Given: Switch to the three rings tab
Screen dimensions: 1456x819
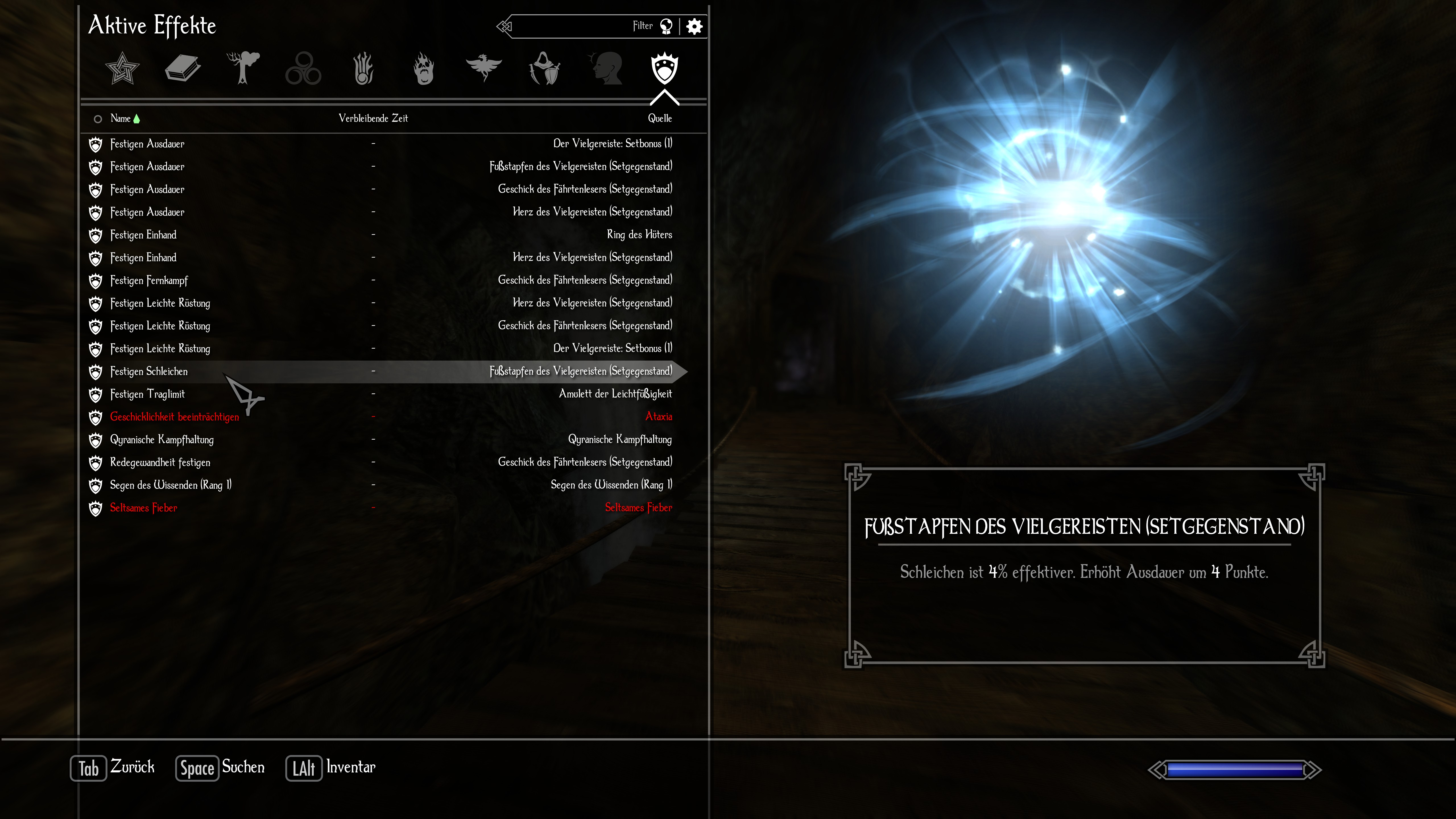Looking at the screenshot, I should pyautogui.click(x=303, y=68).
